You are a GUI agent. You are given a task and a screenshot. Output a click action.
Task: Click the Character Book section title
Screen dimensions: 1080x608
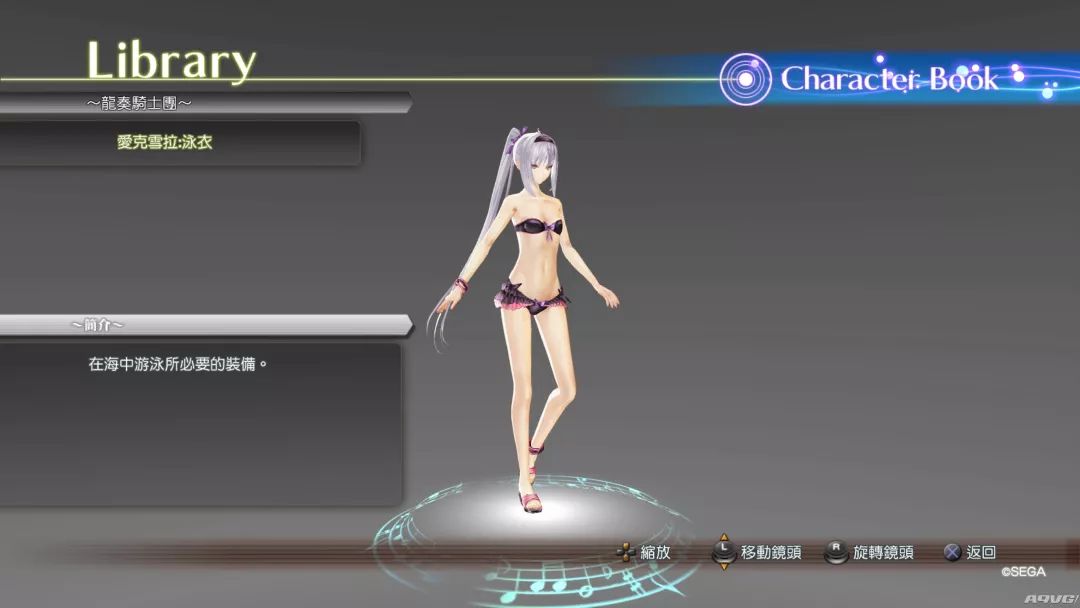(x=888, y=79)
